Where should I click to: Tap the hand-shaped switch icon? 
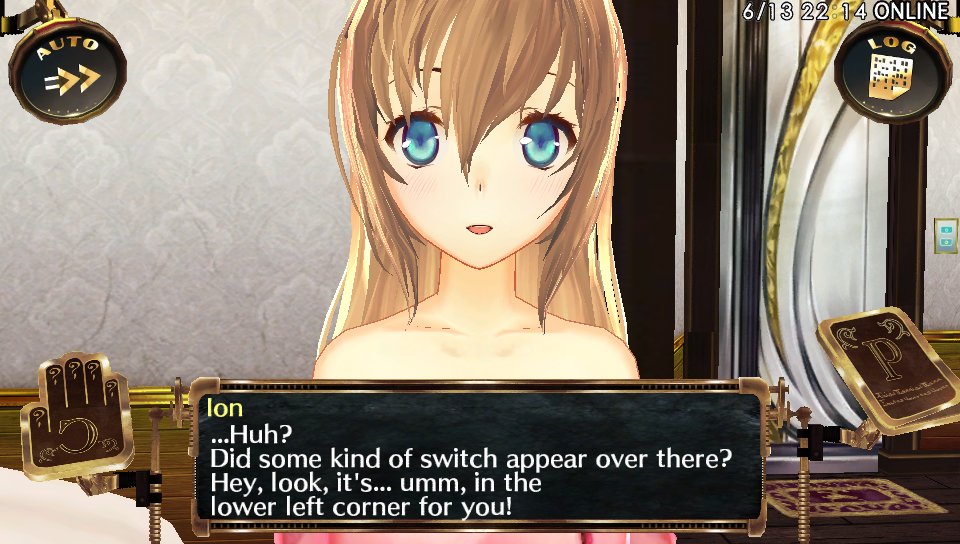point(84,411)
